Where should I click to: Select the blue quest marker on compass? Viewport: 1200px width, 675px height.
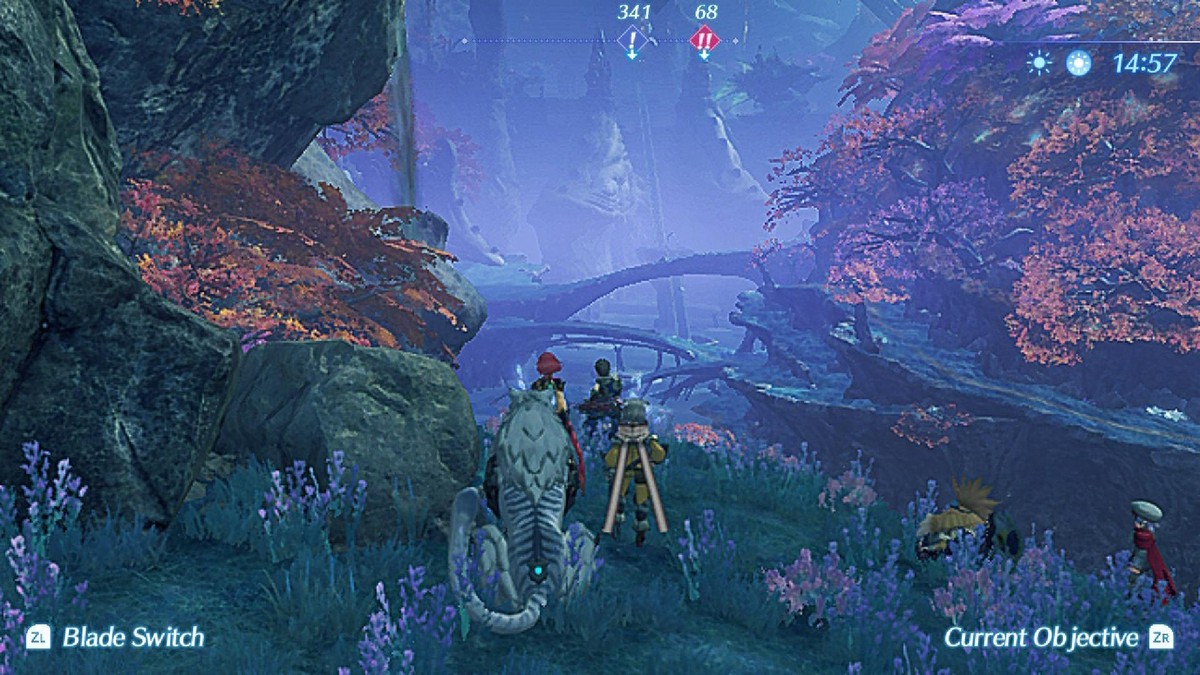(x=632, y=40)
